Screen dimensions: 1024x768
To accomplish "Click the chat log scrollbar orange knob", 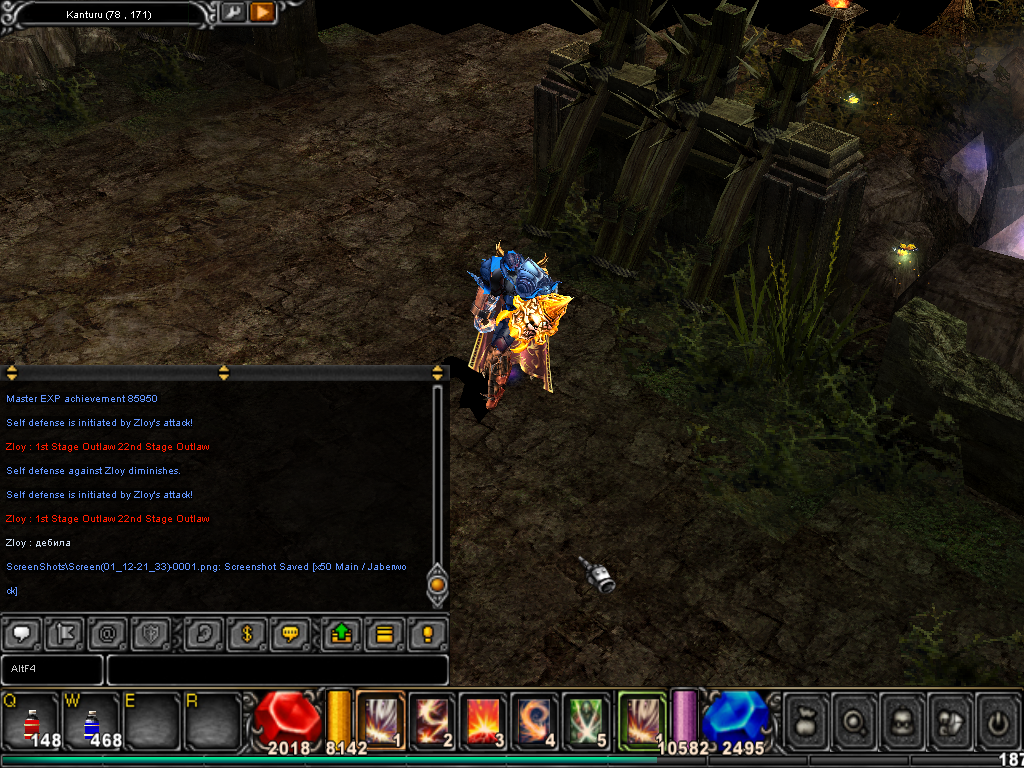I will click(x=437, y=583).
